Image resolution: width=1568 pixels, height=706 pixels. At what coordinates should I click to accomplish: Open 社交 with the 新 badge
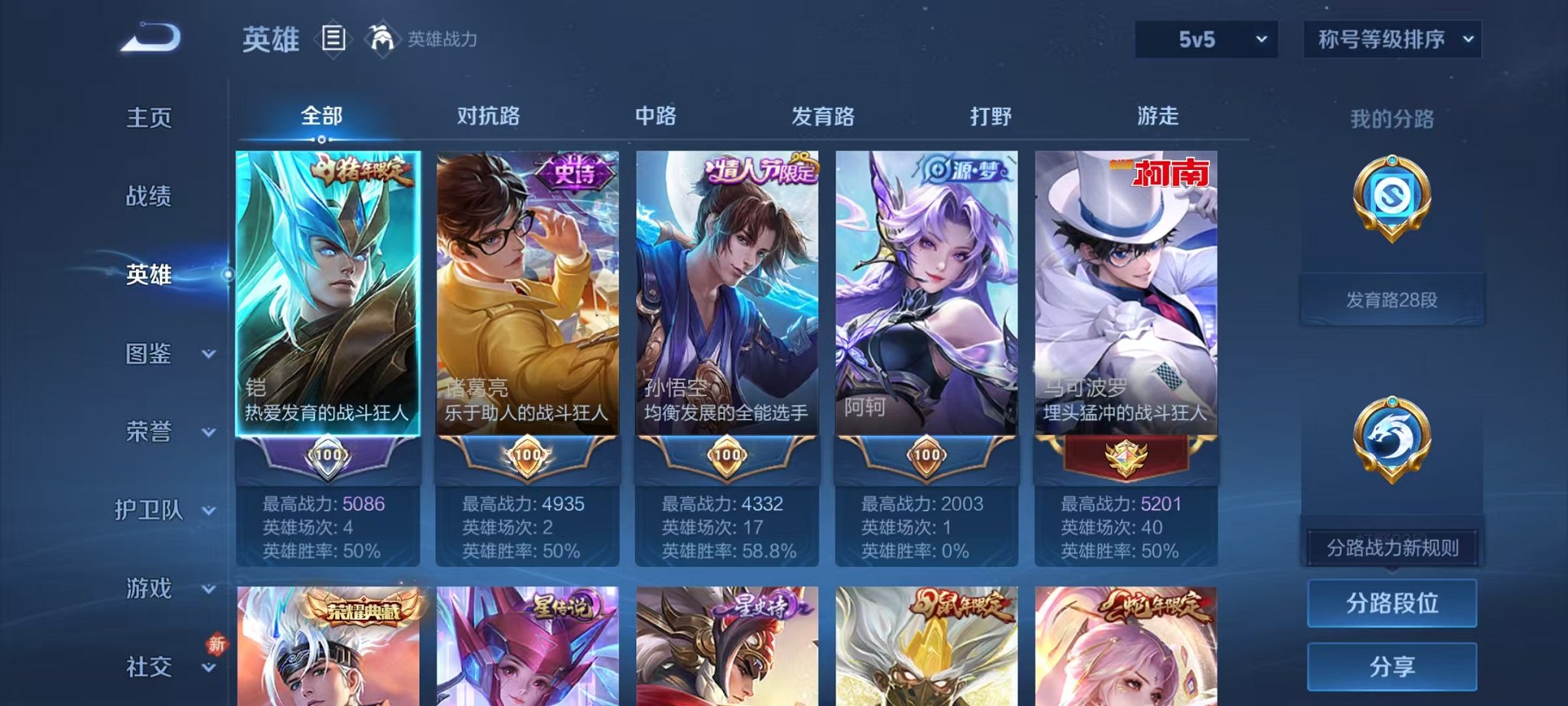[x=150, y=668]
